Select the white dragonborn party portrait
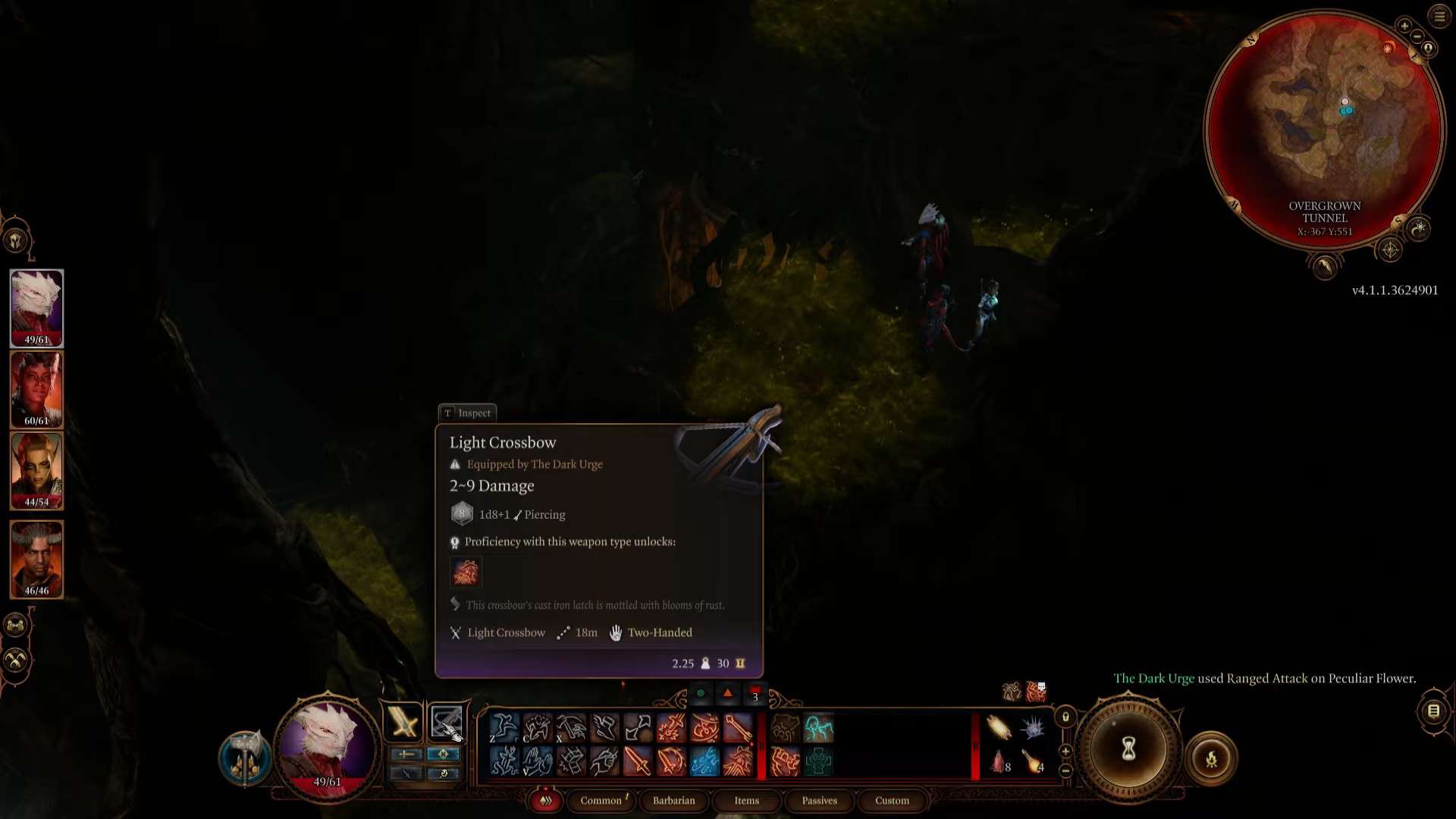The height and width of the screenshot is (819, 1456). [x=36, y=307]
